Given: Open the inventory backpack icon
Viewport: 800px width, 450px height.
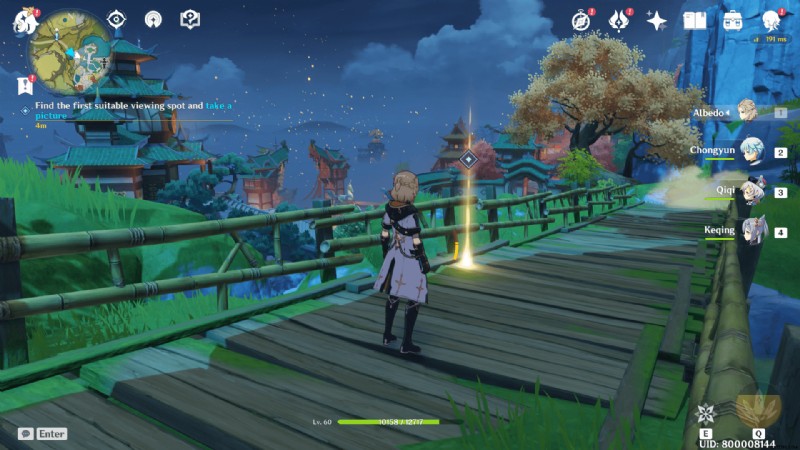Looking at the screenshot, I should tap(732, 20).
